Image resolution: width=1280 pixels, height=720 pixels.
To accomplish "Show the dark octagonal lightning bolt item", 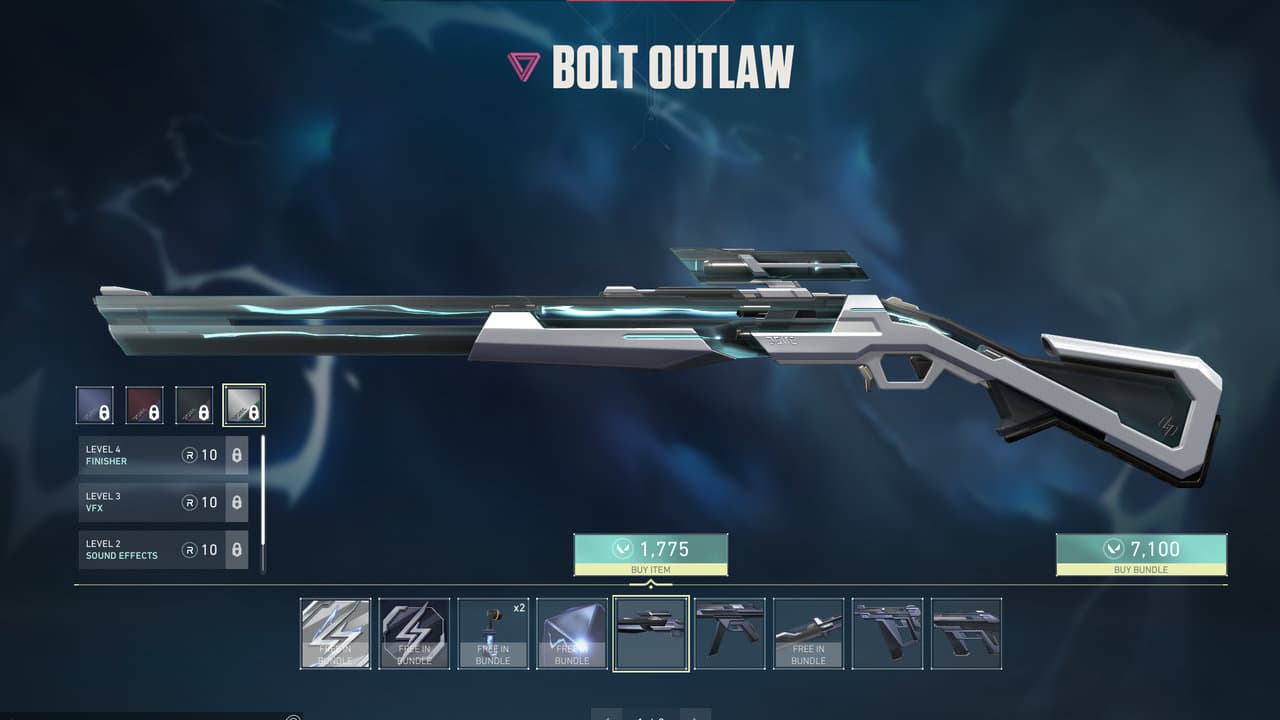I will [x=414, y=634].
